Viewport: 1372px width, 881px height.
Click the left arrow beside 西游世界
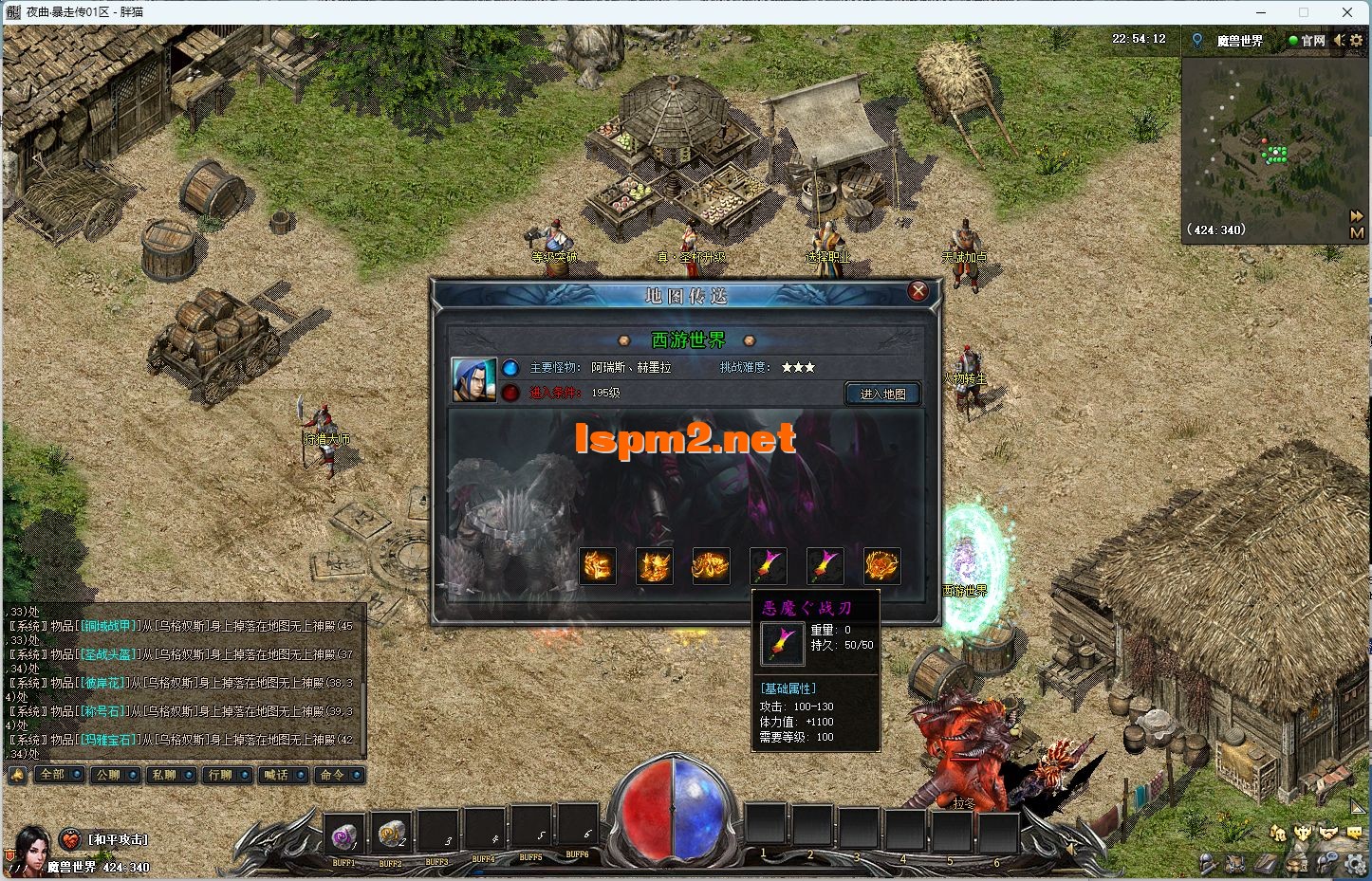[x=624, y=340]
